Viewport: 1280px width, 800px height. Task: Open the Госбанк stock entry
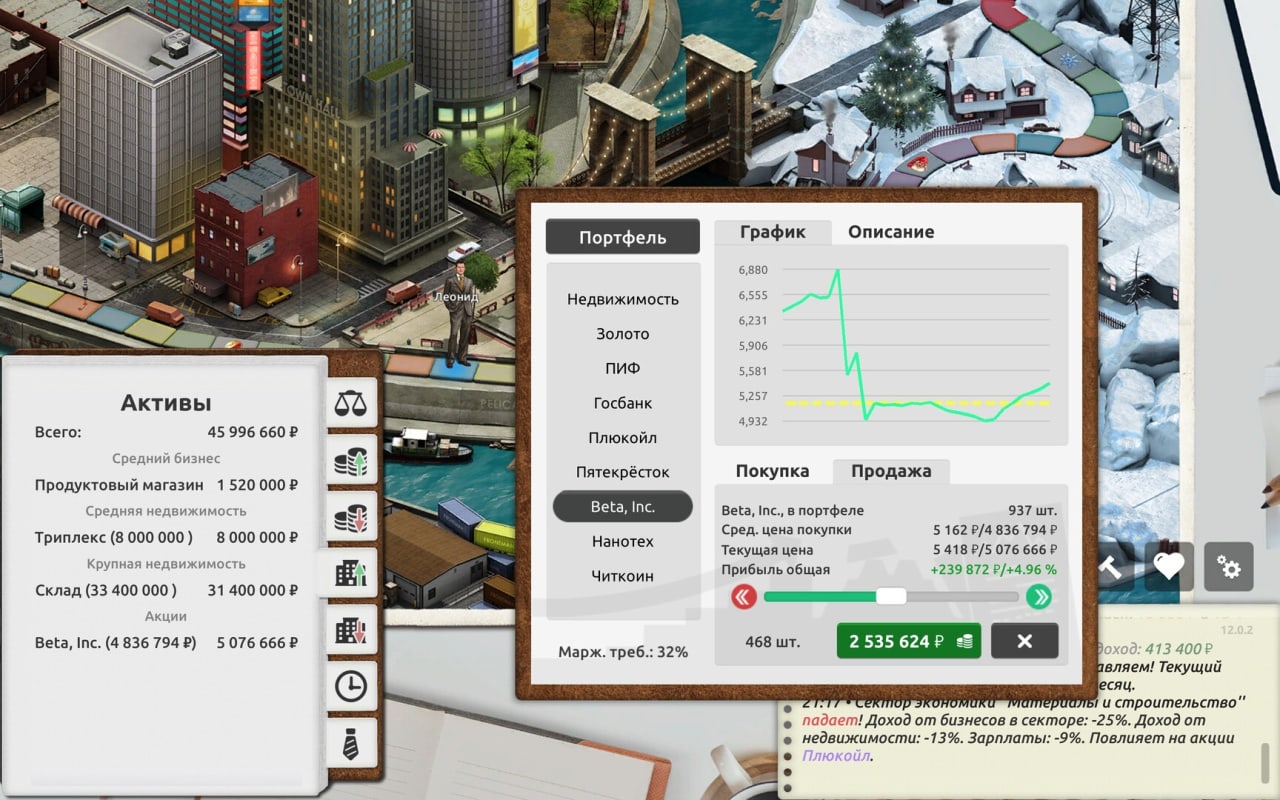[x=622, y=403]
